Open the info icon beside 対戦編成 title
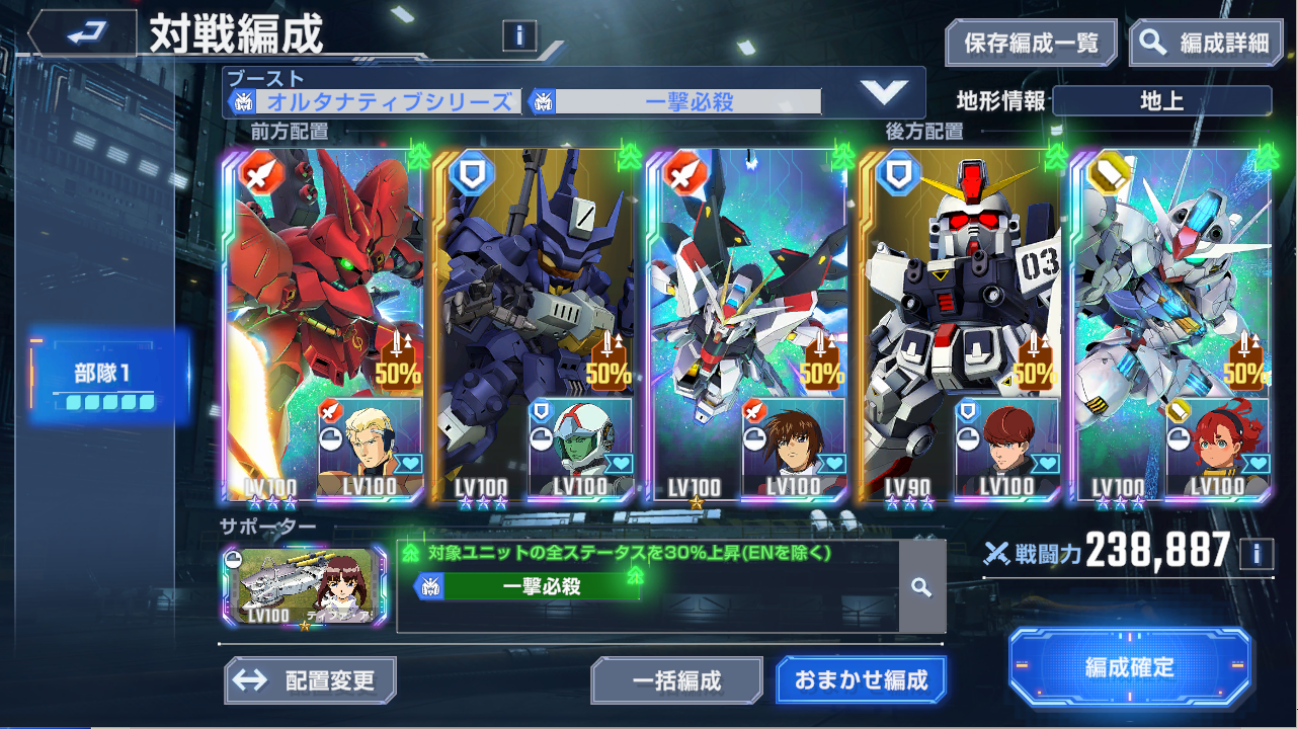This screenshot has width=1298, height=729. point(519,37)
